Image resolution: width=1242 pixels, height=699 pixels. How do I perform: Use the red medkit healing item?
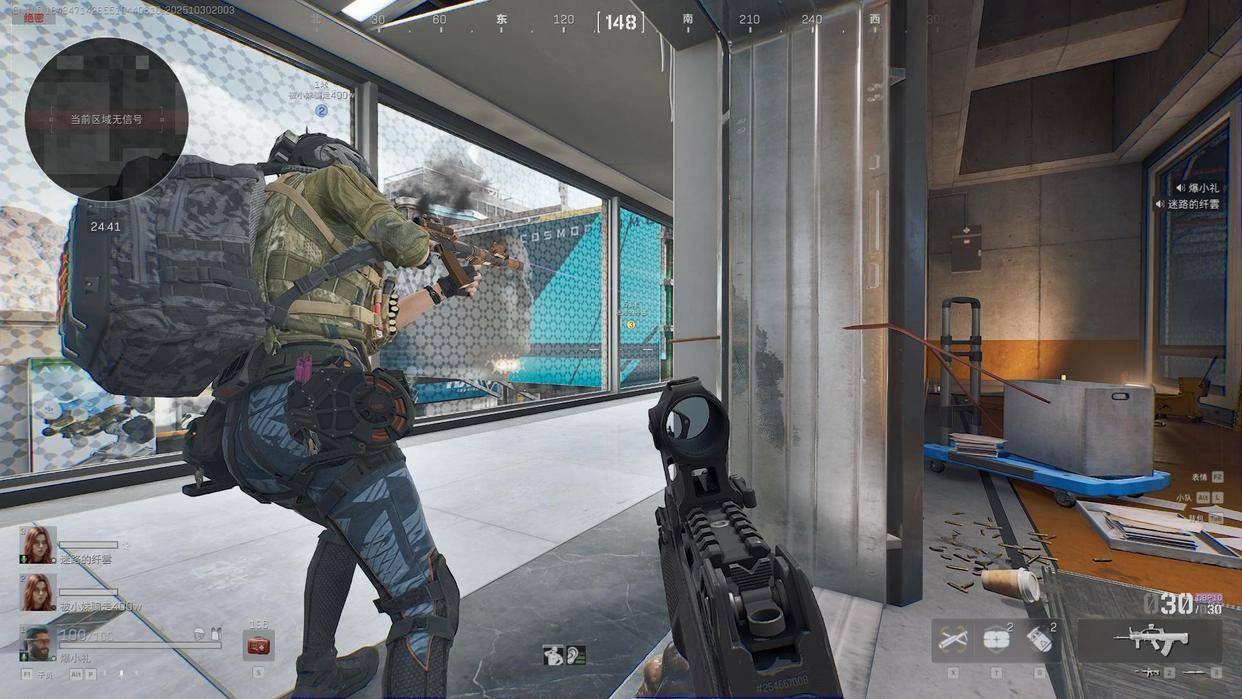tap(258, 645)
